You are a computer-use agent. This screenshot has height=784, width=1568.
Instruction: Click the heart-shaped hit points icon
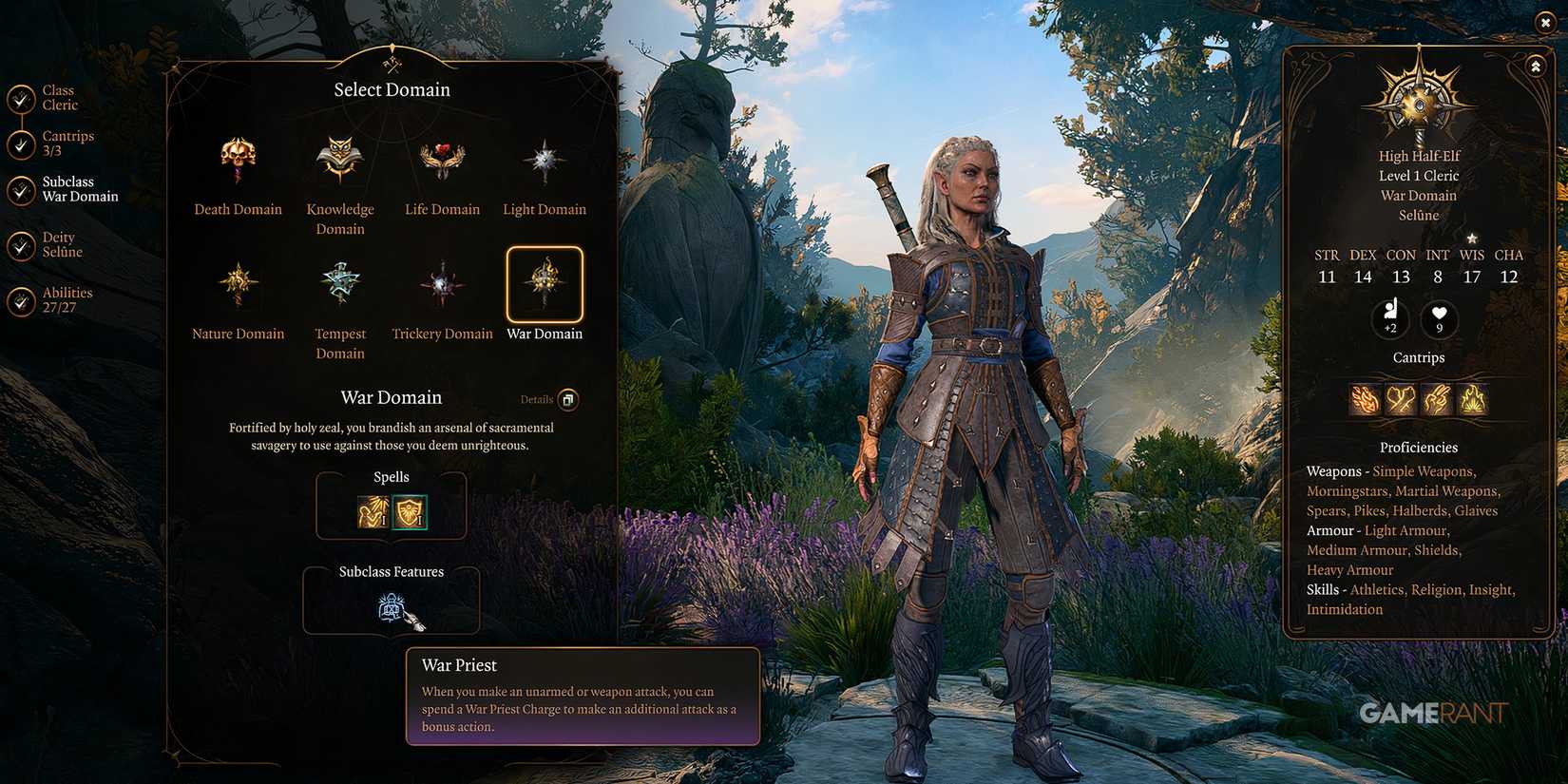pyautogui.click(x=1439, y=319)
